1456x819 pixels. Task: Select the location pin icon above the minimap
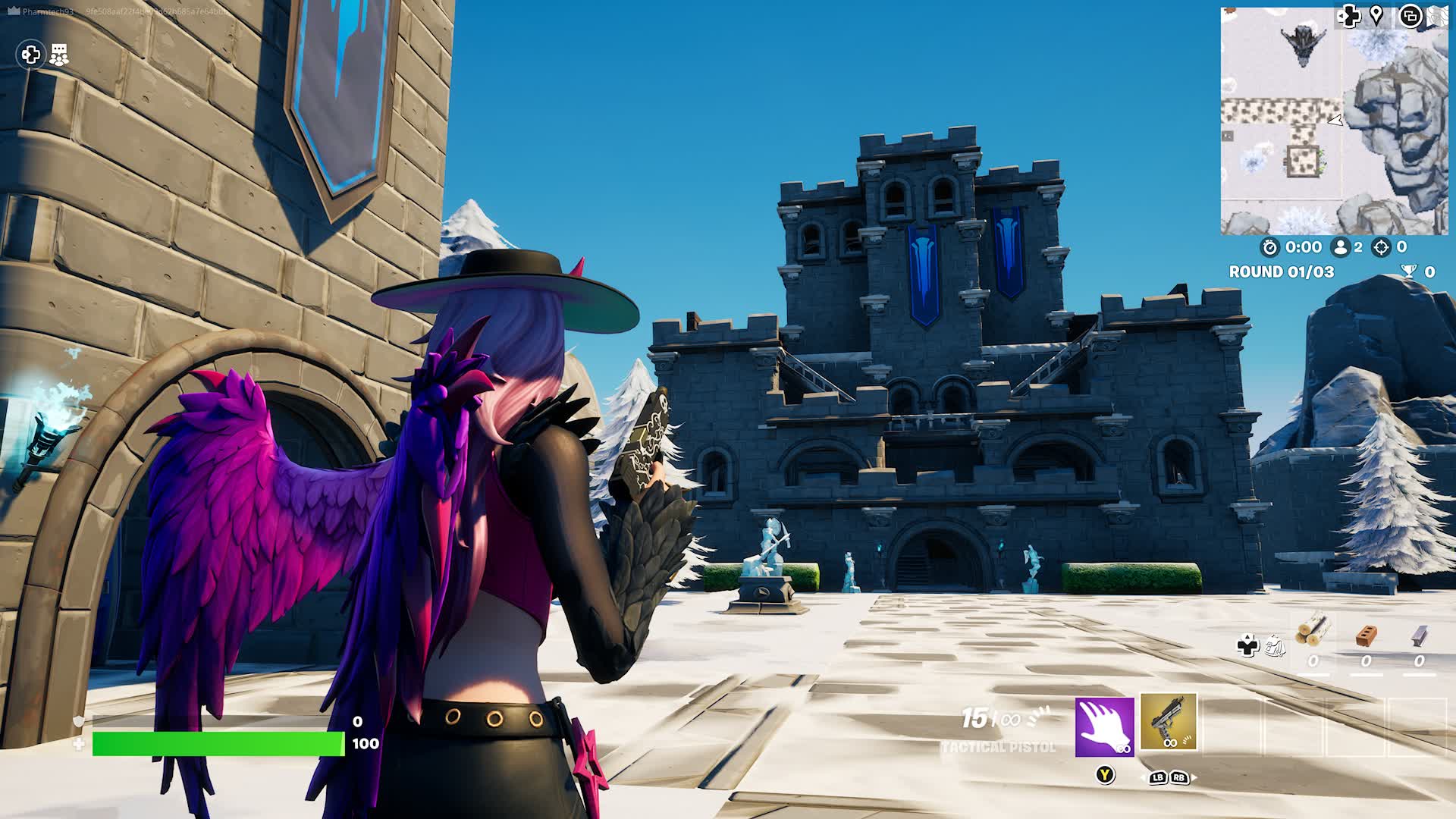(x=1376, y=17)
